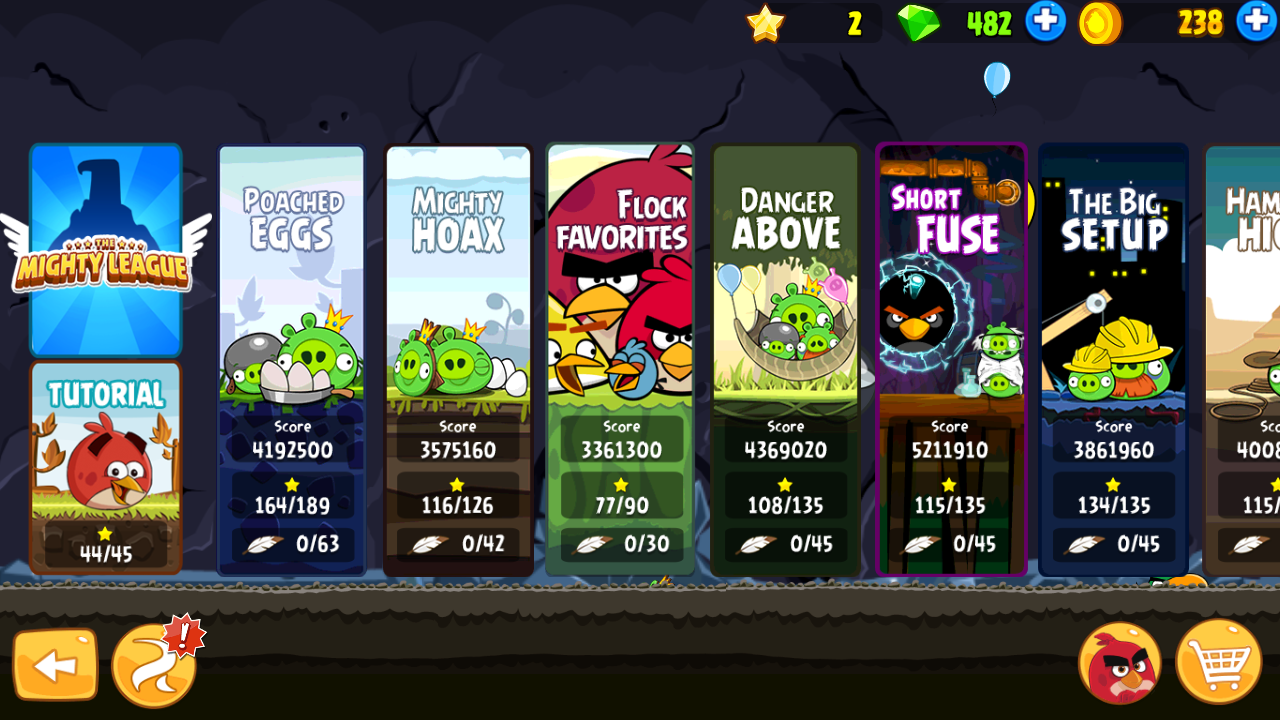
Task: Select the Flock Favorites episode
Action: 620,360
